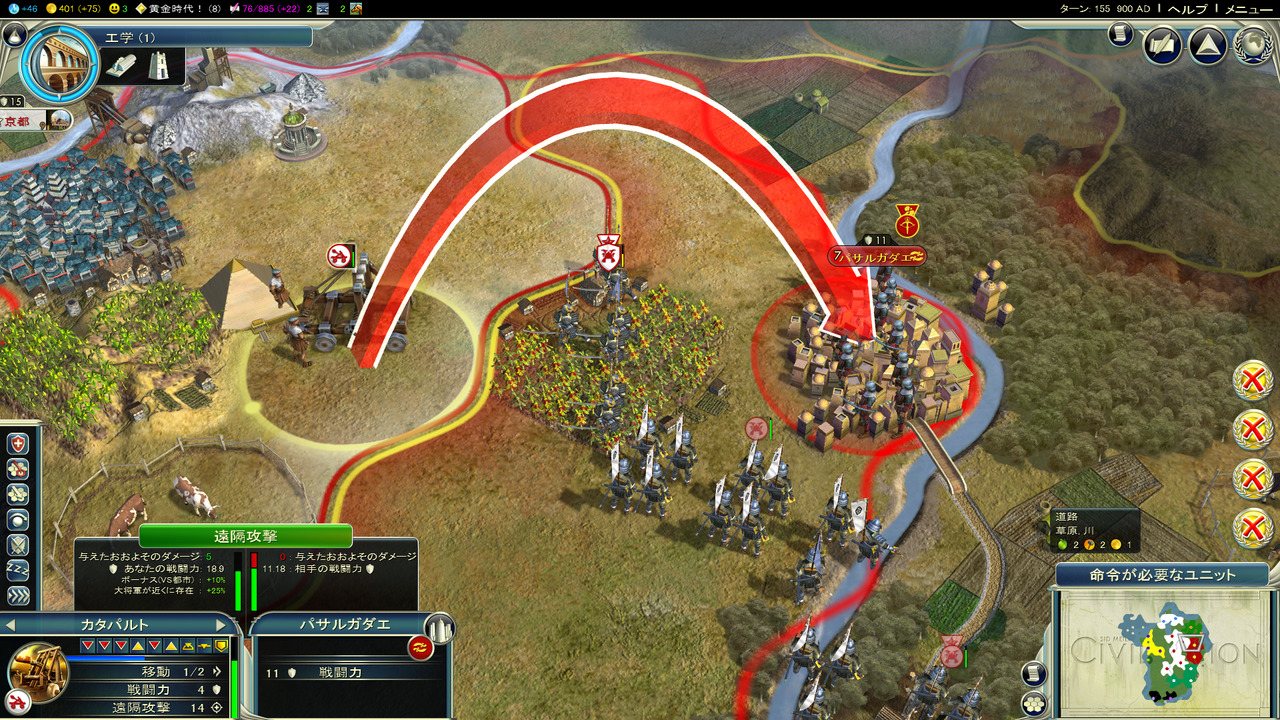Cycle to next unit with right arrow
The height and width of the screenshot is (720, 1280).
pyautogui.click(x=221, y=625)
